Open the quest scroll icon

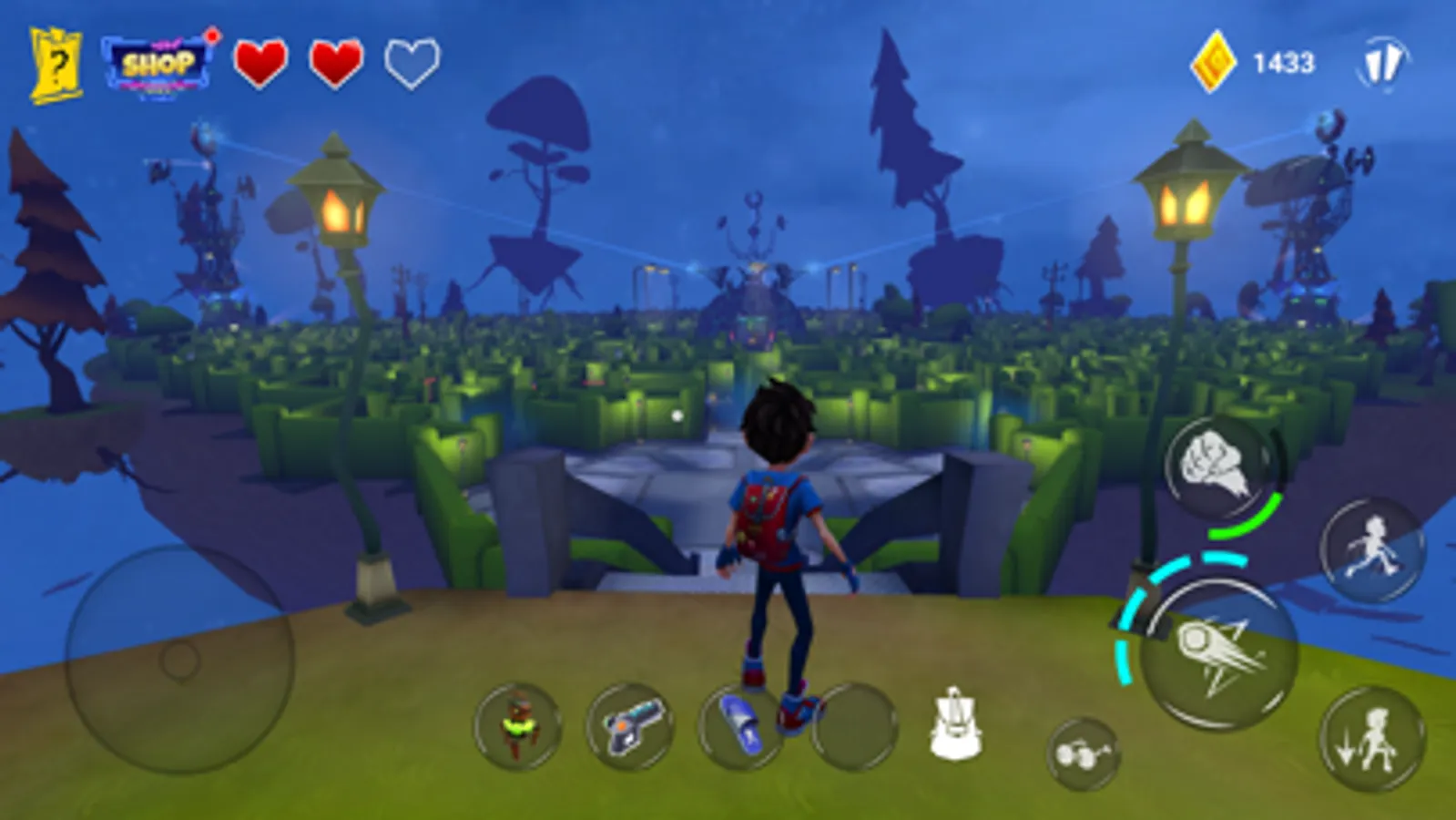56,60
